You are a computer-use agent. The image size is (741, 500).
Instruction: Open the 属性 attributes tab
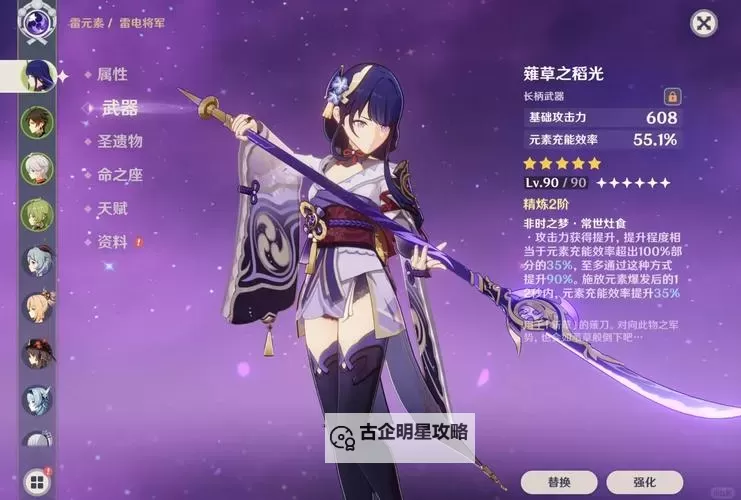click(113, 75)
